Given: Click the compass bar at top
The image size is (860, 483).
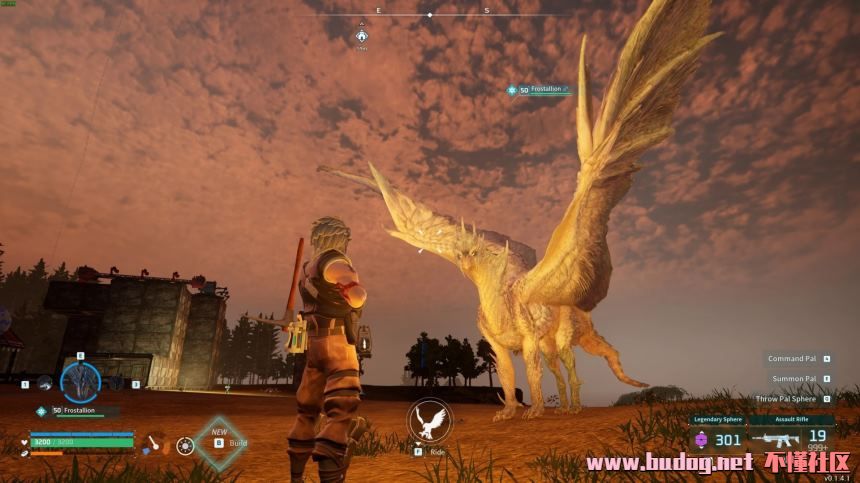Looking at the screenshot, I should pos(430,15).
